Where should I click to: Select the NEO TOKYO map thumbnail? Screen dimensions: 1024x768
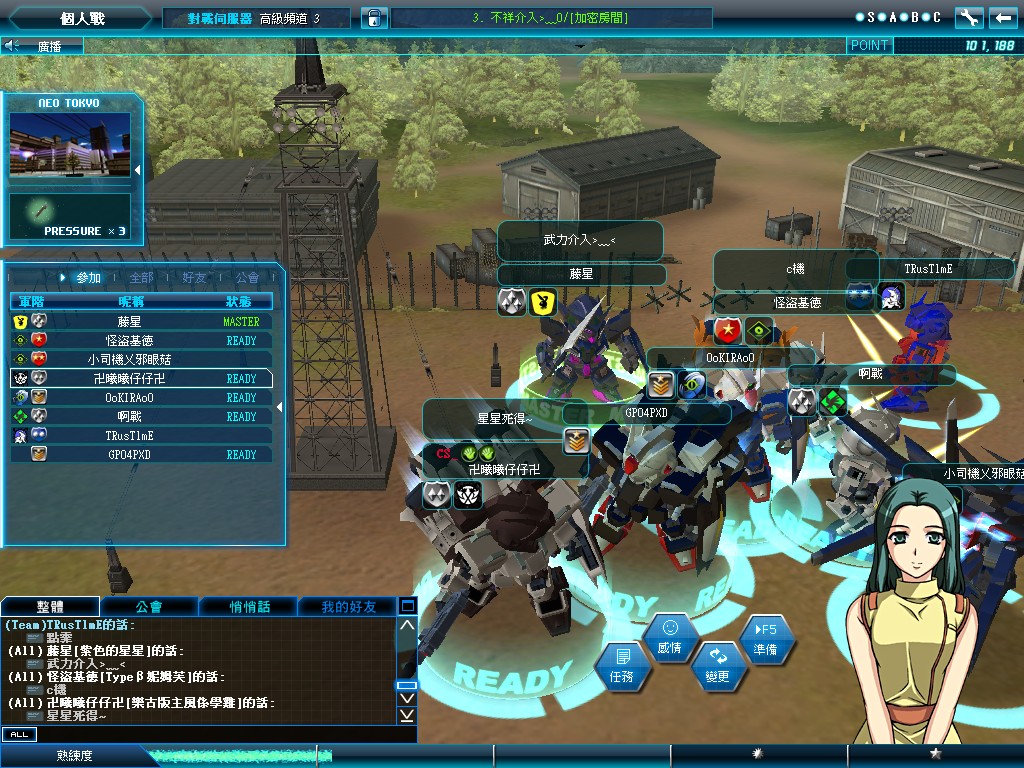pyautogui.click(x=70, y=145)
